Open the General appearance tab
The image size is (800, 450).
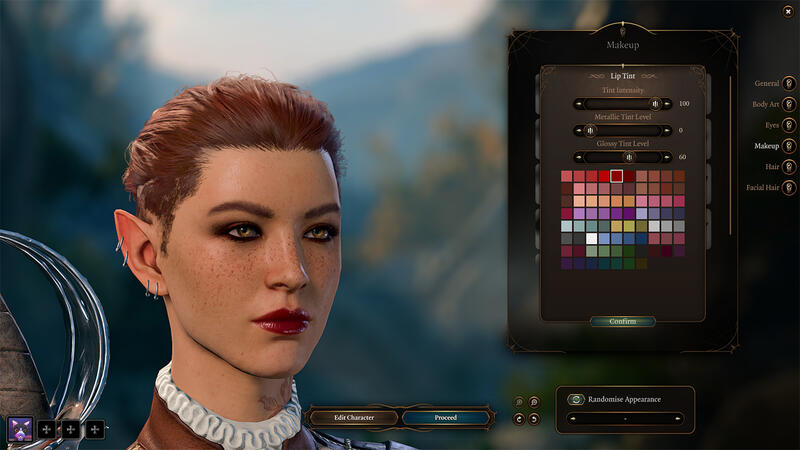click(789, 83)
